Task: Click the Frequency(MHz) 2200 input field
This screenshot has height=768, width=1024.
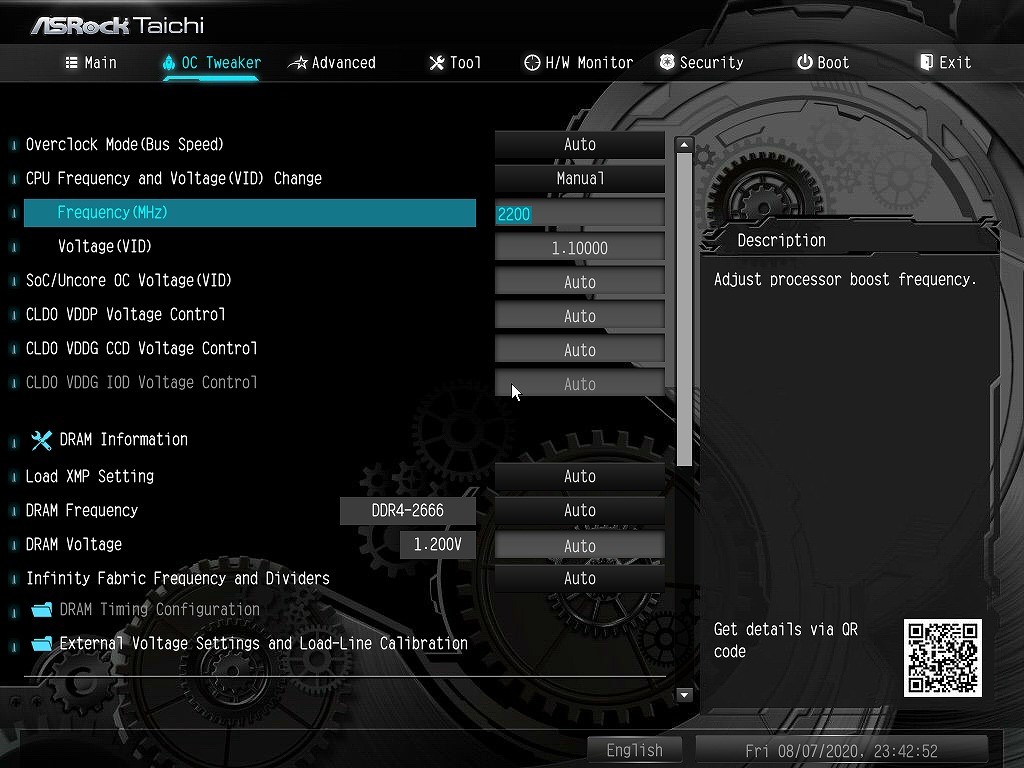Action: coord(580,213)
